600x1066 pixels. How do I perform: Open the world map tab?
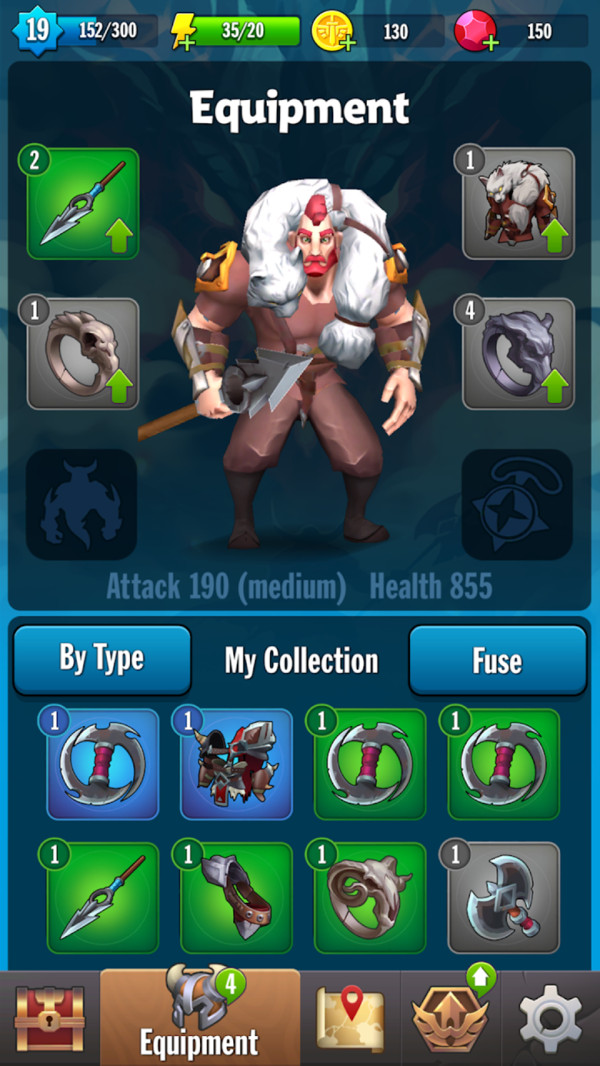pyautogui.click(x=350, y=1018)
